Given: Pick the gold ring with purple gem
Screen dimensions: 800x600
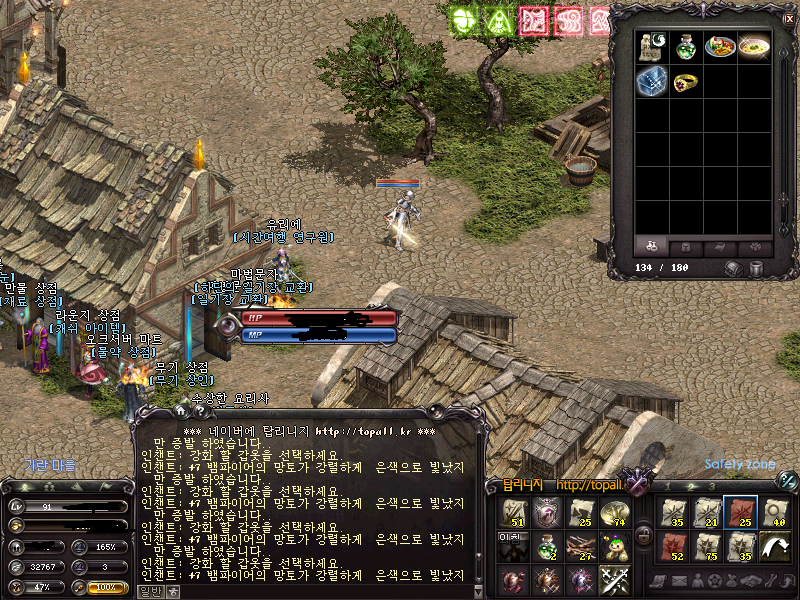Looking at the screenshot, I should point(686,81).
